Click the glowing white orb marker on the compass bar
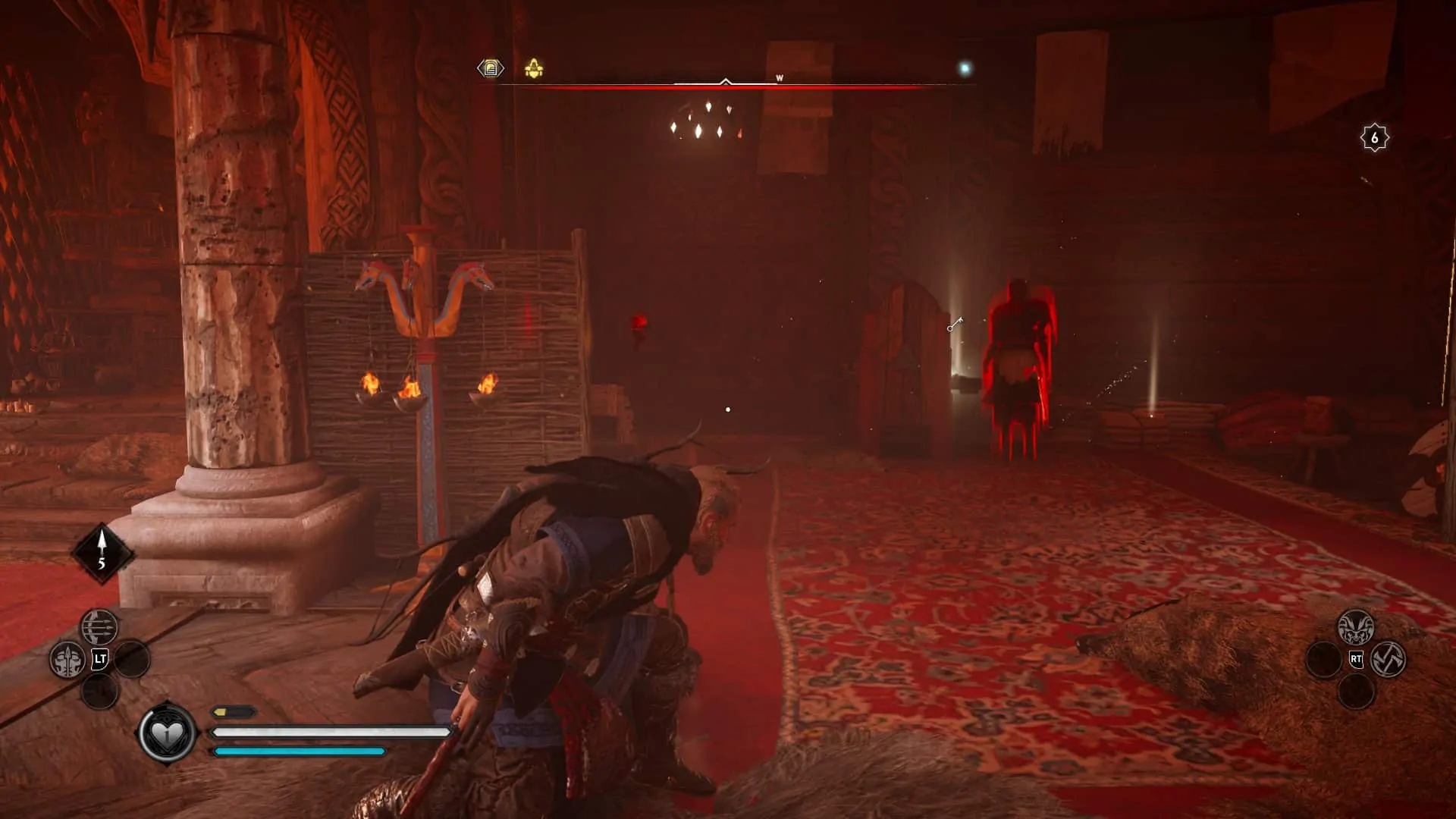 pos(964,67)
